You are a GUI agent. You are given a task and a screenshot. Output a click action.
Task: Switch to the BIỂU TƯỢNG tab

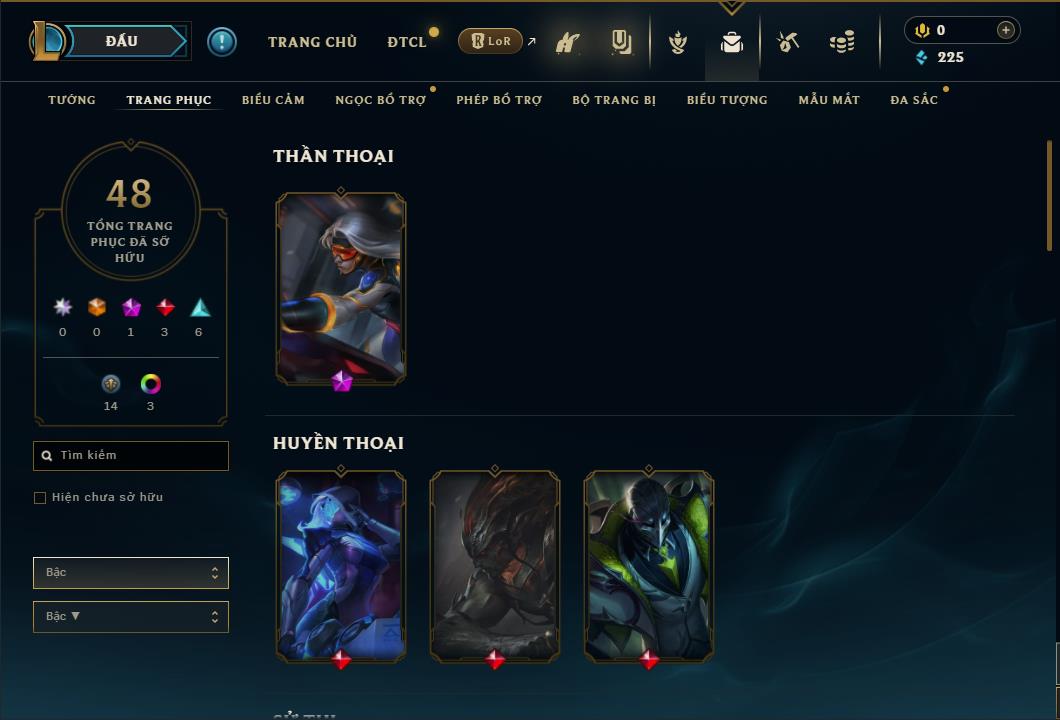tap(727, 100)
